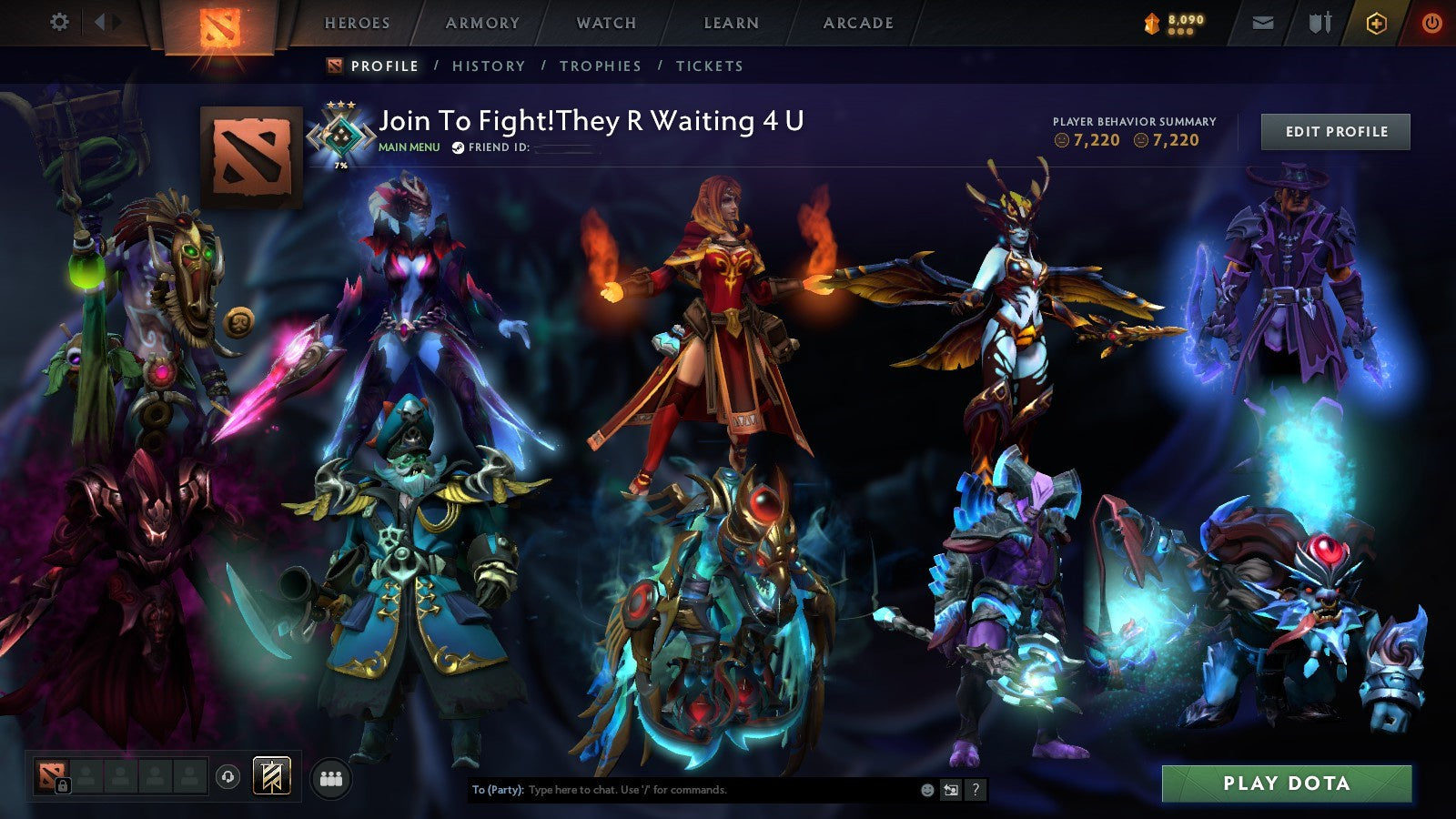
Task: Click the power button to exit the game
Action: click(1431, 23)
